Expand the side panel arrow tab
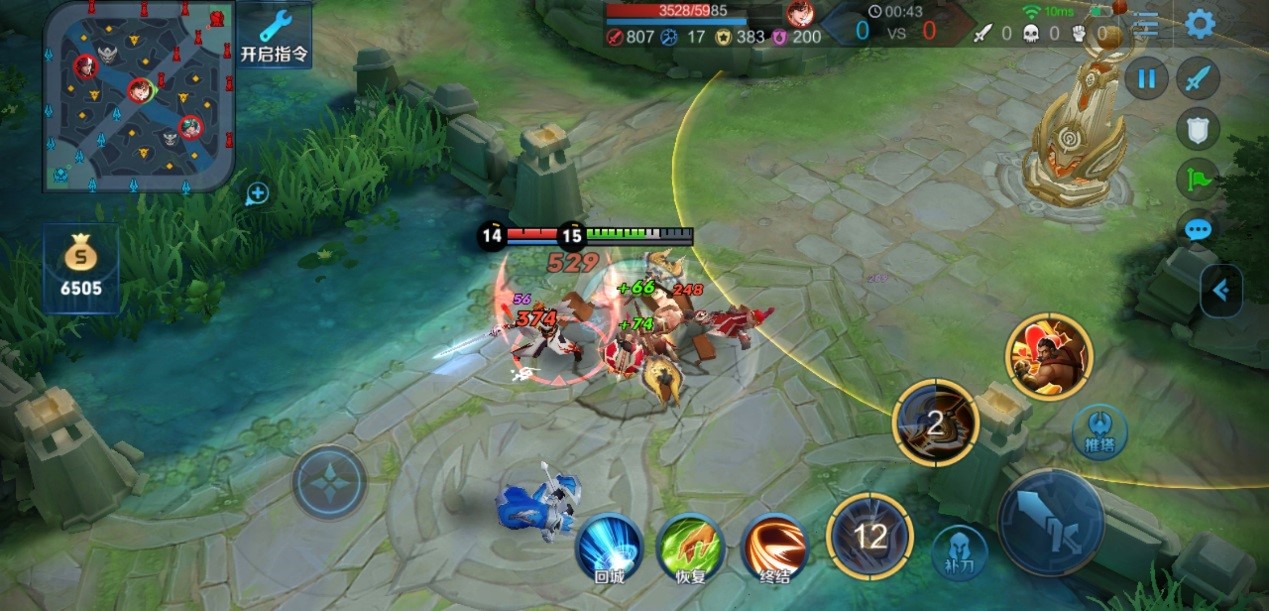Image resolution: width=1269 pixels, height=611 pixels. click(x=1221, y=290)
